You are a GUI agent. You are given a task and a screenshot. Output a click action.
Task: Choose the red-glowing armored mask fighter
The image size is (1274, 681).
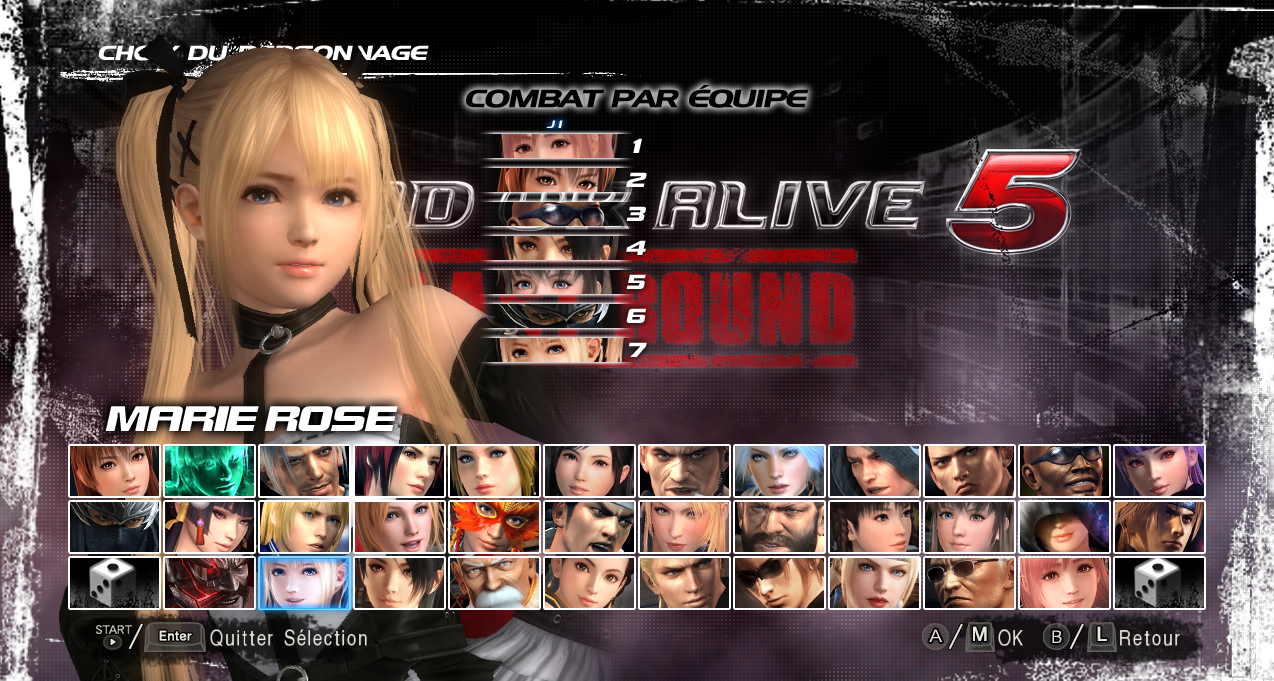(x=209, y=583)
